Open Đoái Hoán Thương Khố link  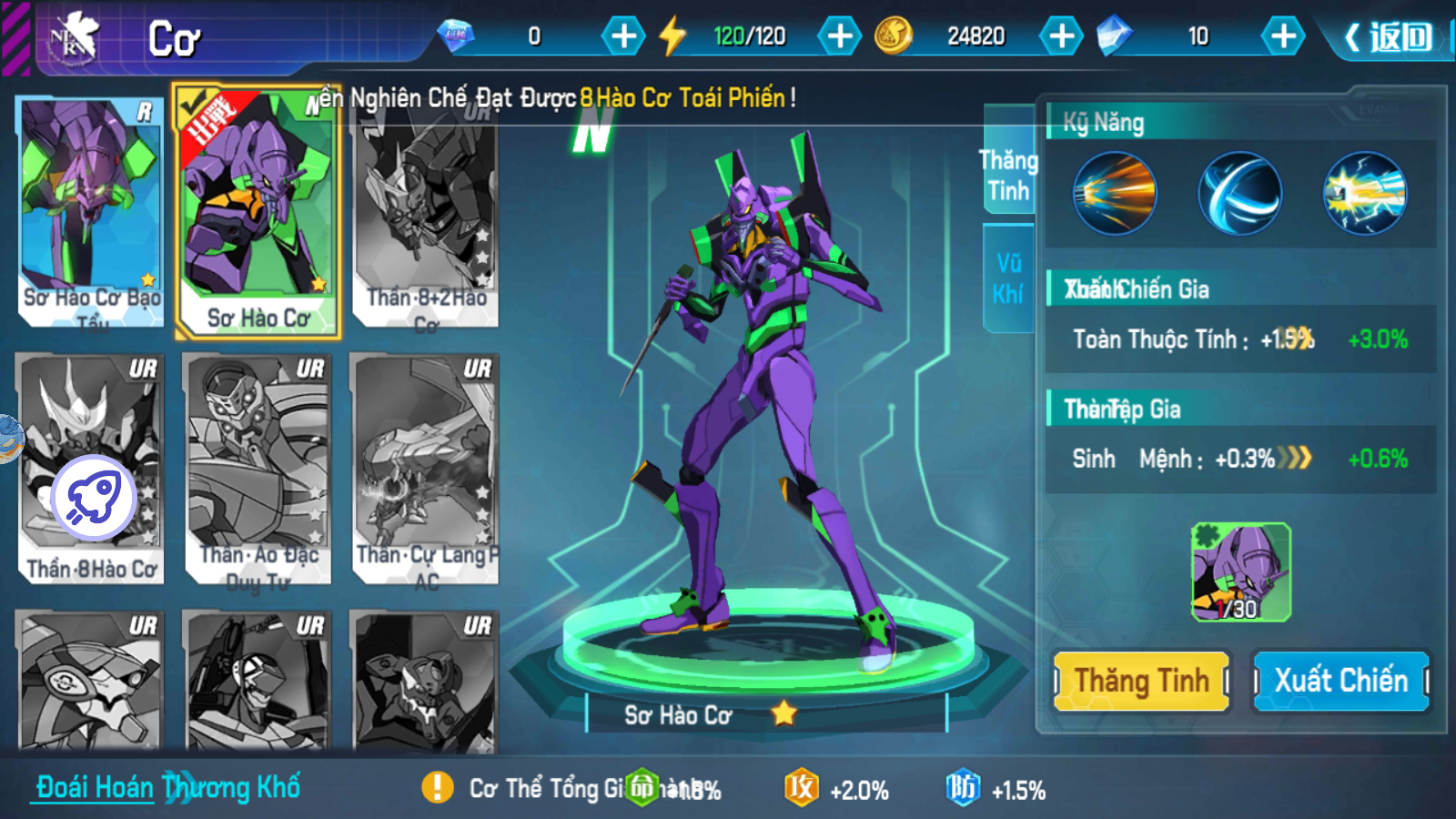(x=168, y=787)
